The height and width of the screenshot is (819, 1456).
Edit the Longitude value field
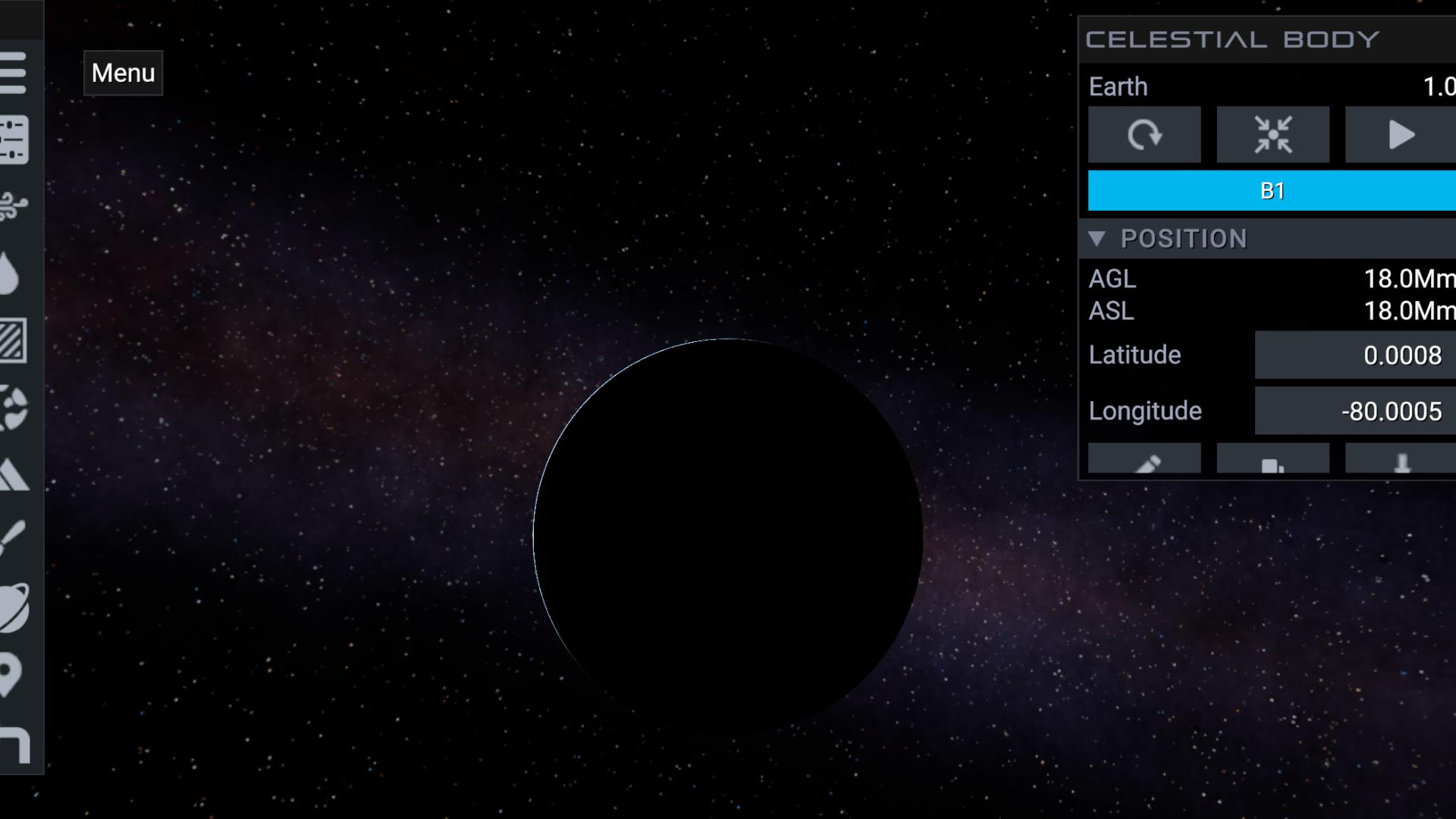[1354, 411]
